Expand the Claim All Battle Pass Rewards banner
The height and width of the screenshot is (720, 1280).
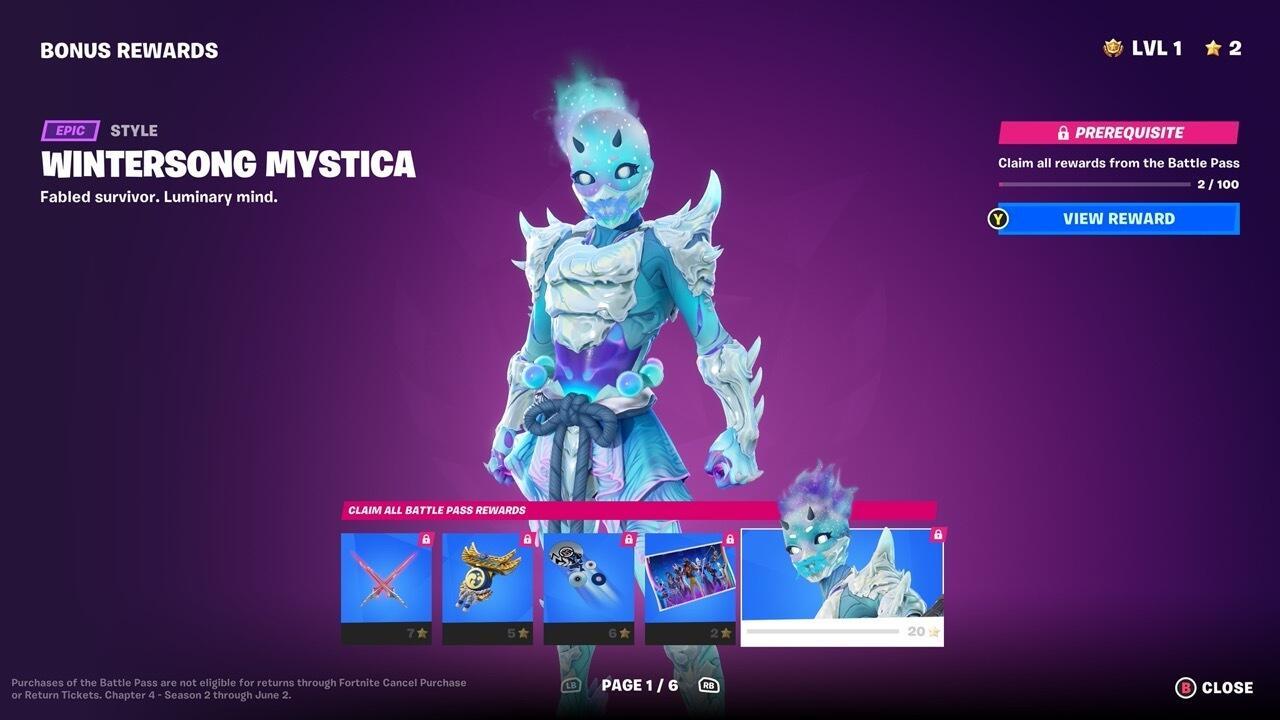tap(640, 510)
